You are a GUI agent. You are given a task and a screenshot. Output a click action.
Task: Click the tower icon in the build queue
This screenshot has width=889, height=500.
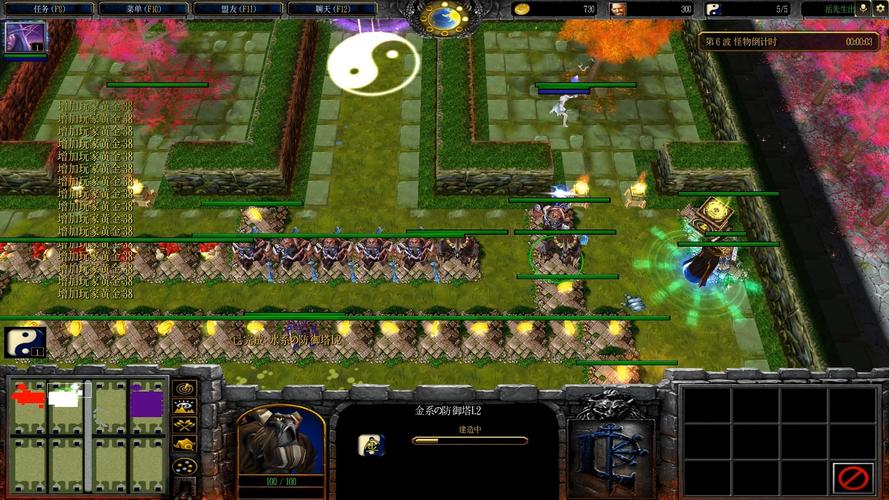(372, 444)
